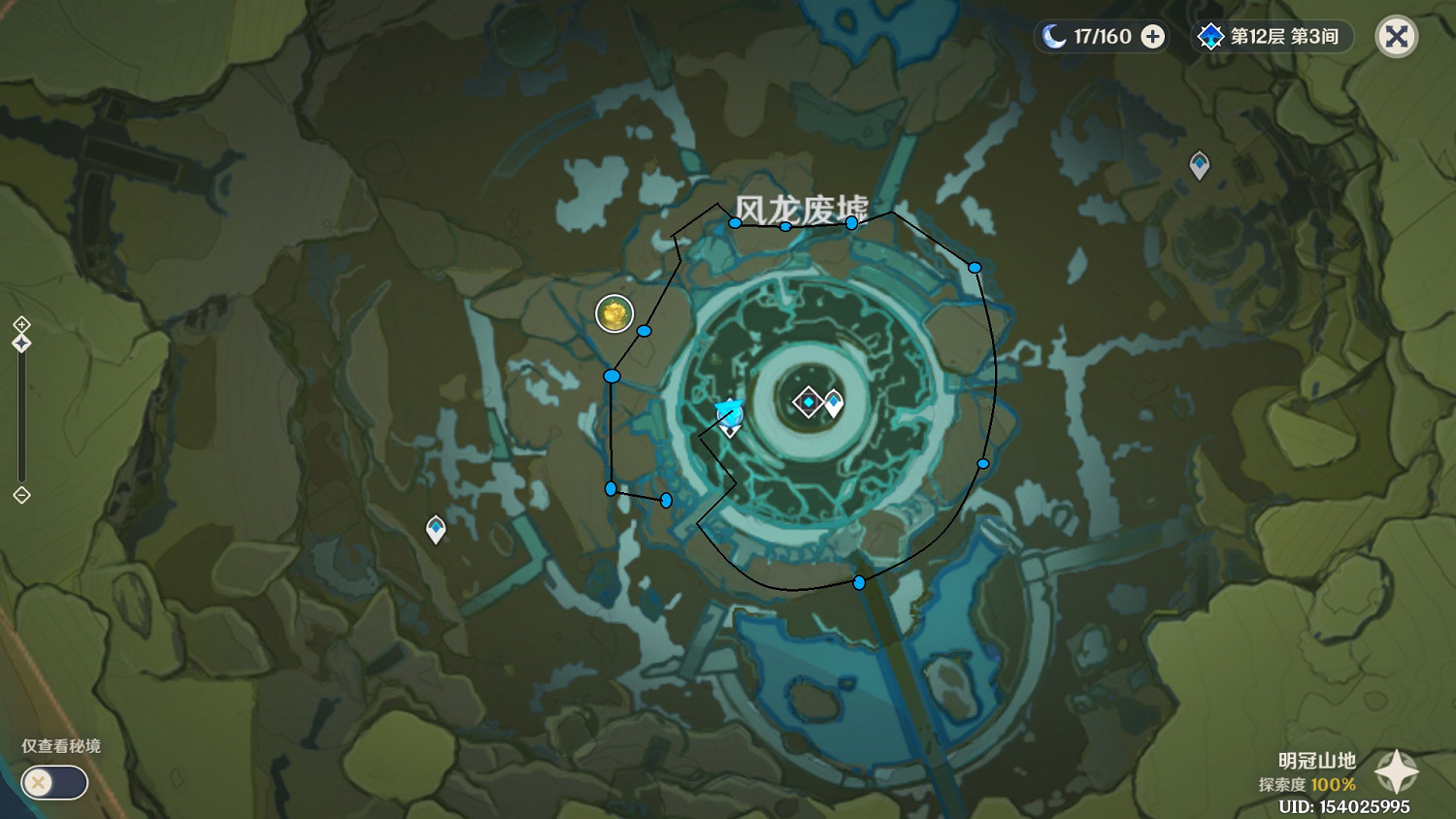Click the map zoom slider track

[21, 417]
